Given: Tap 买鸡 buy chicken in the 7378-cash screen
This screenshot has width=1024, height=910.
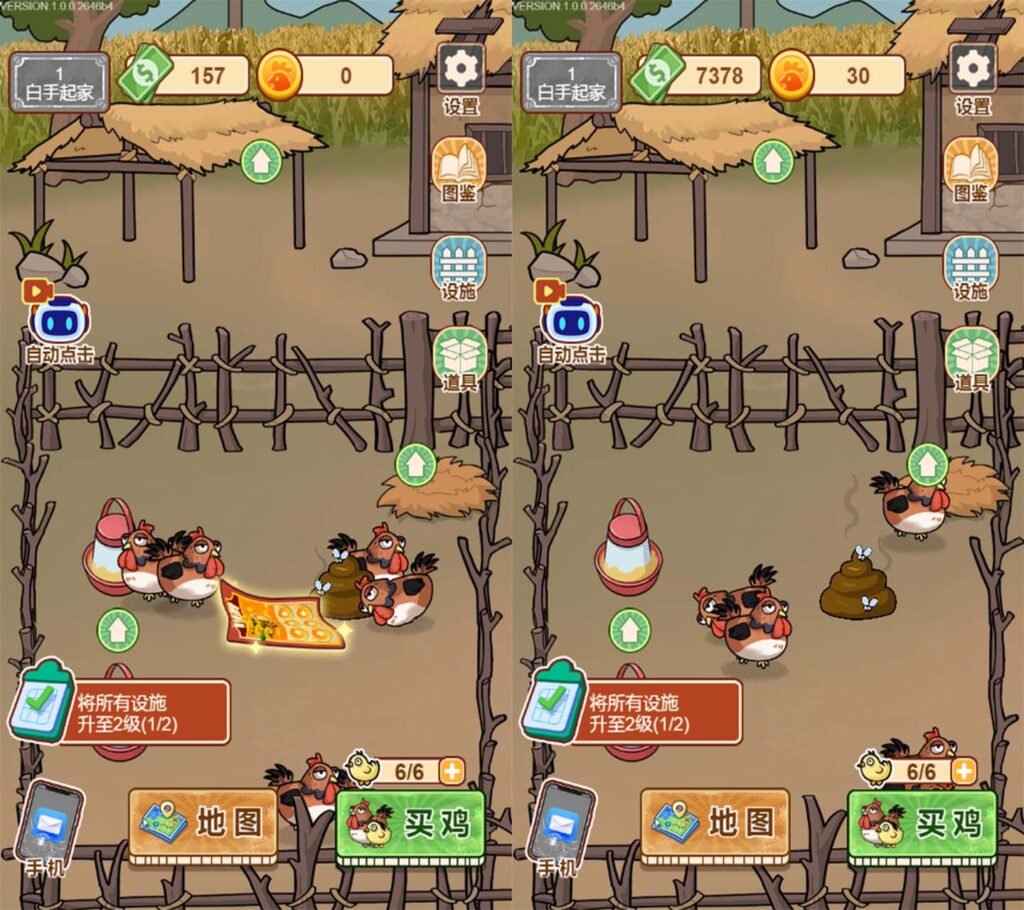Looking at the screenshot, I should pyautogui.click(x=922, y=825).
